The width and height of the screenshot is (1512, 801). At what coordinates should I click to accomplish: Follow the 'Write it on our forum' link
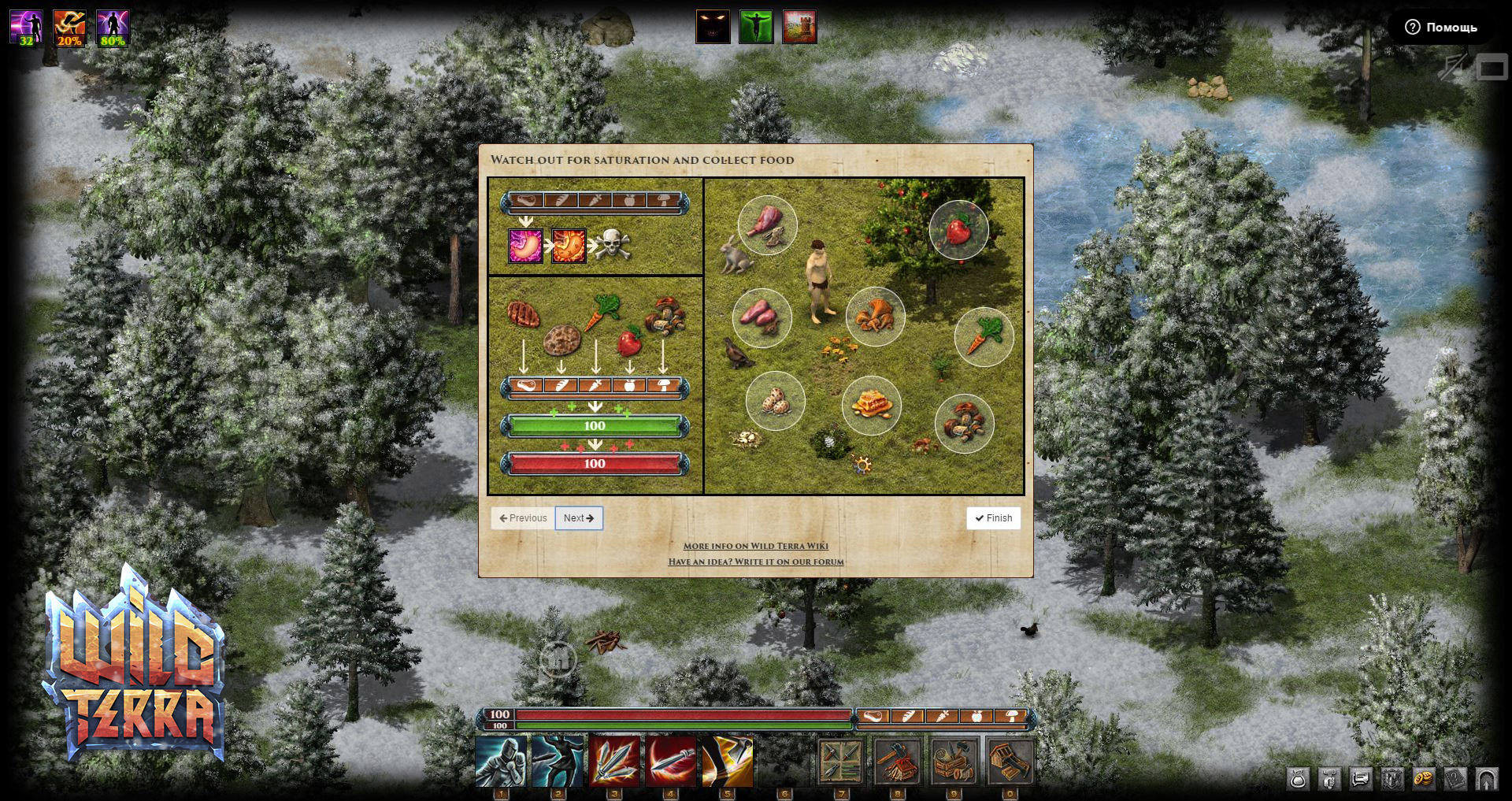point(755,562)
